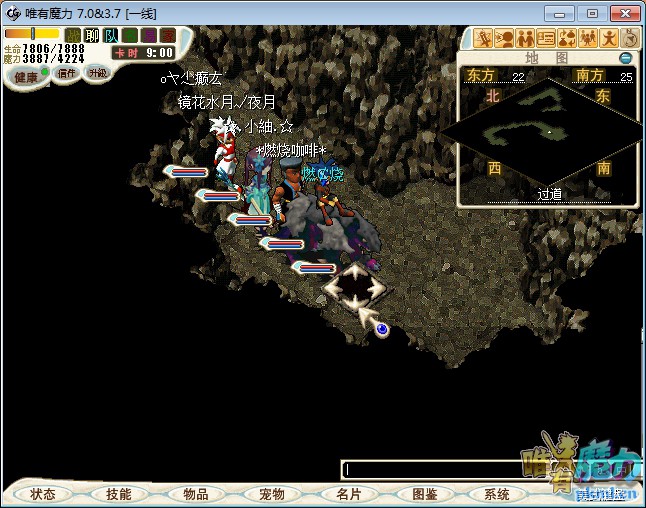646x508 pixels.
Task: Open the 名片 name card menu
Action: coord(348,494)
